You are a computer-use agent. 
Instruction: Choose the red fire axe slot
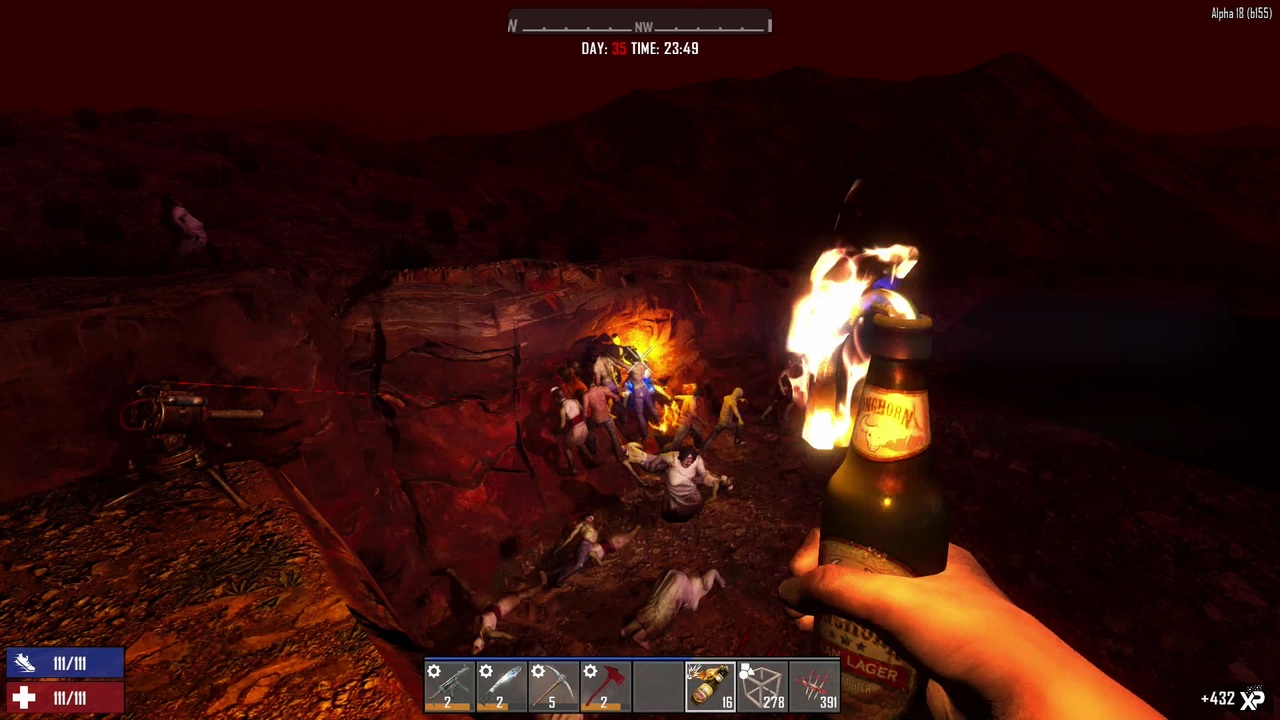pos(605,687)
